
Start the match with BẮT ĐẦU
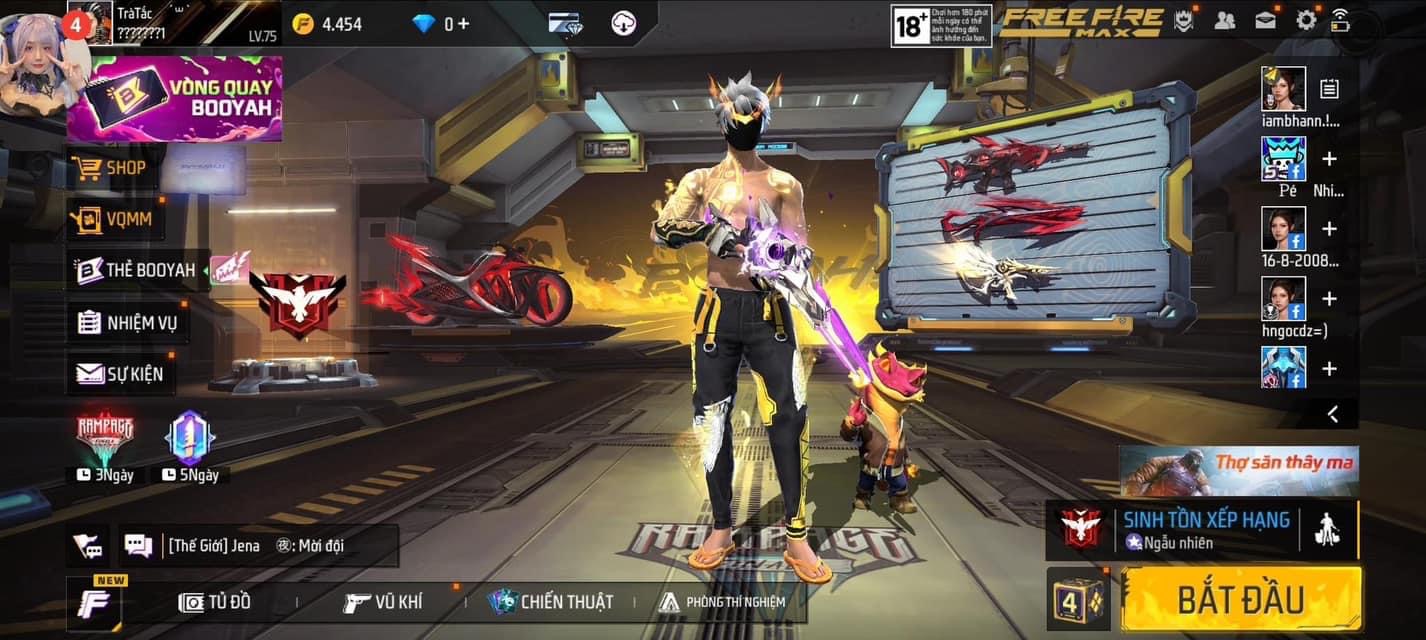pyautogui.click(x=1240, y=599)
